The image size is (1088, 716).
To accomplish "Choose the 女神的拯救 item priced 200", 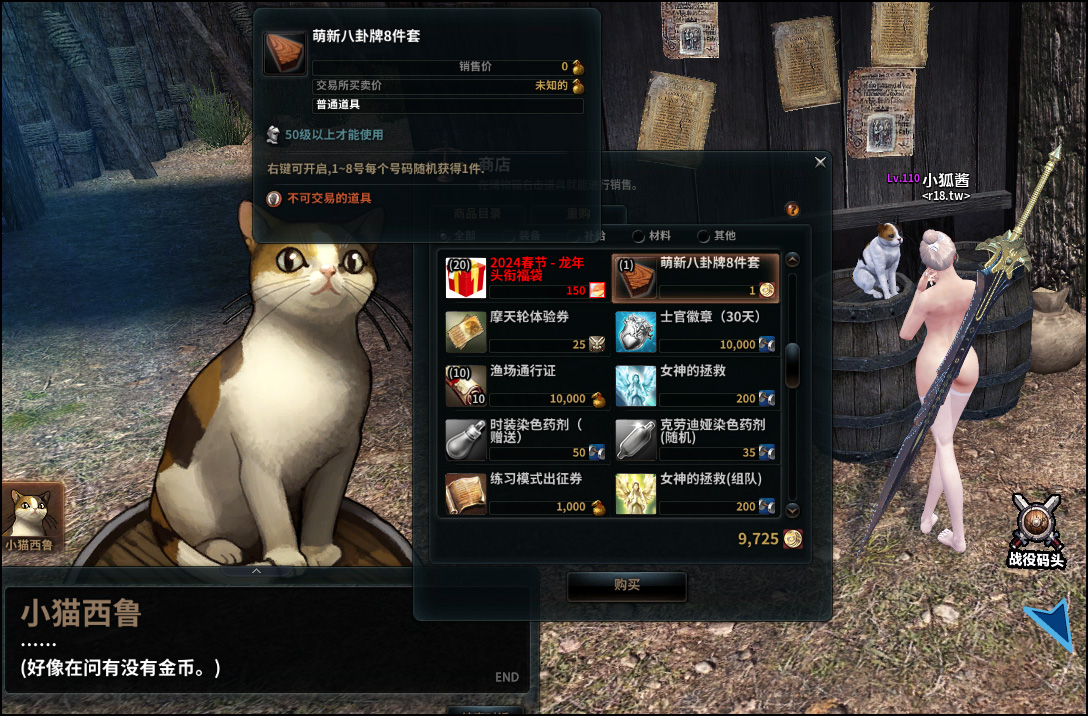I will point(696,385).
